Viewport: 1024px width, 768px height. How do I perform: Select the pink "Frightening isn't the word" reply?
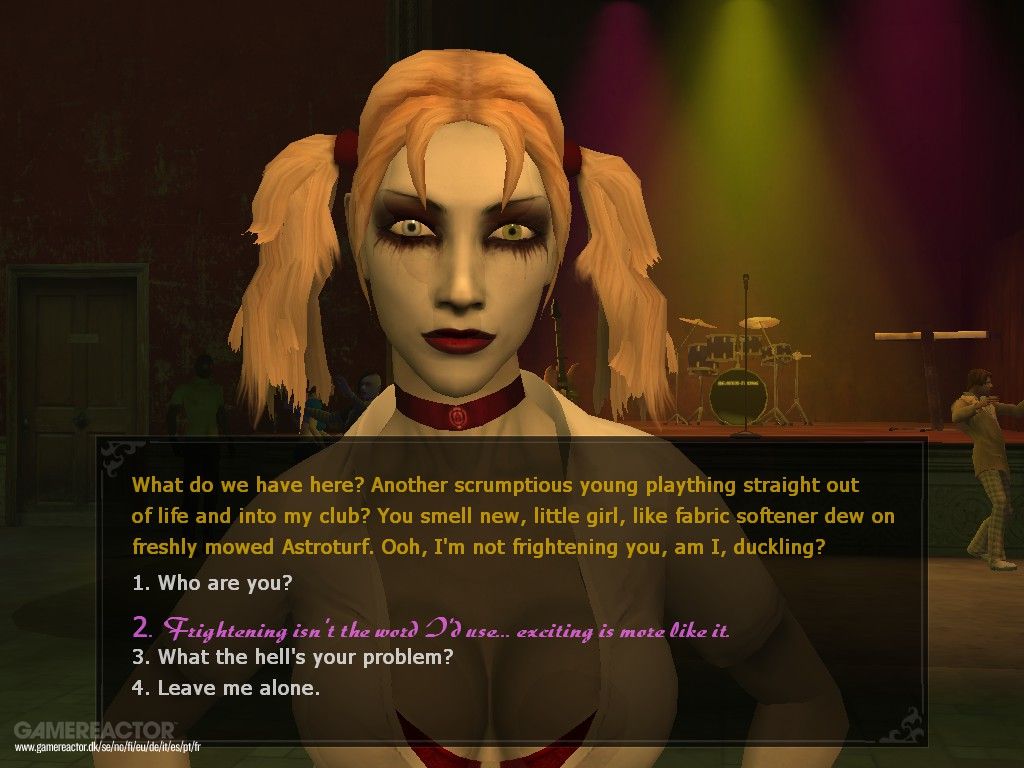431,629
